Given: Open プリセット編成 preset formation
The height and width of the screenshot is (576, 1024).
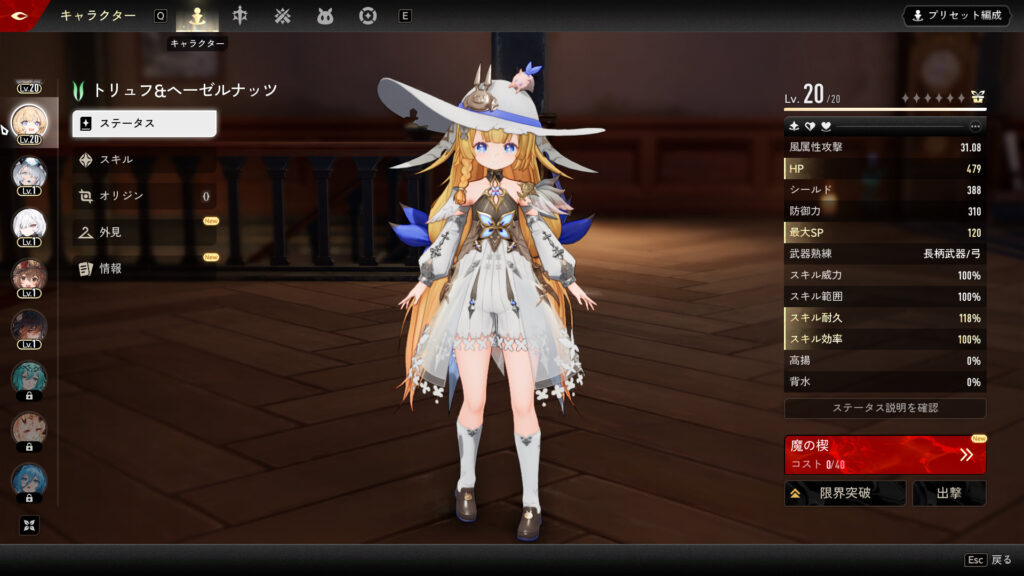Looking at the screenshot, I should click(956, 16).
